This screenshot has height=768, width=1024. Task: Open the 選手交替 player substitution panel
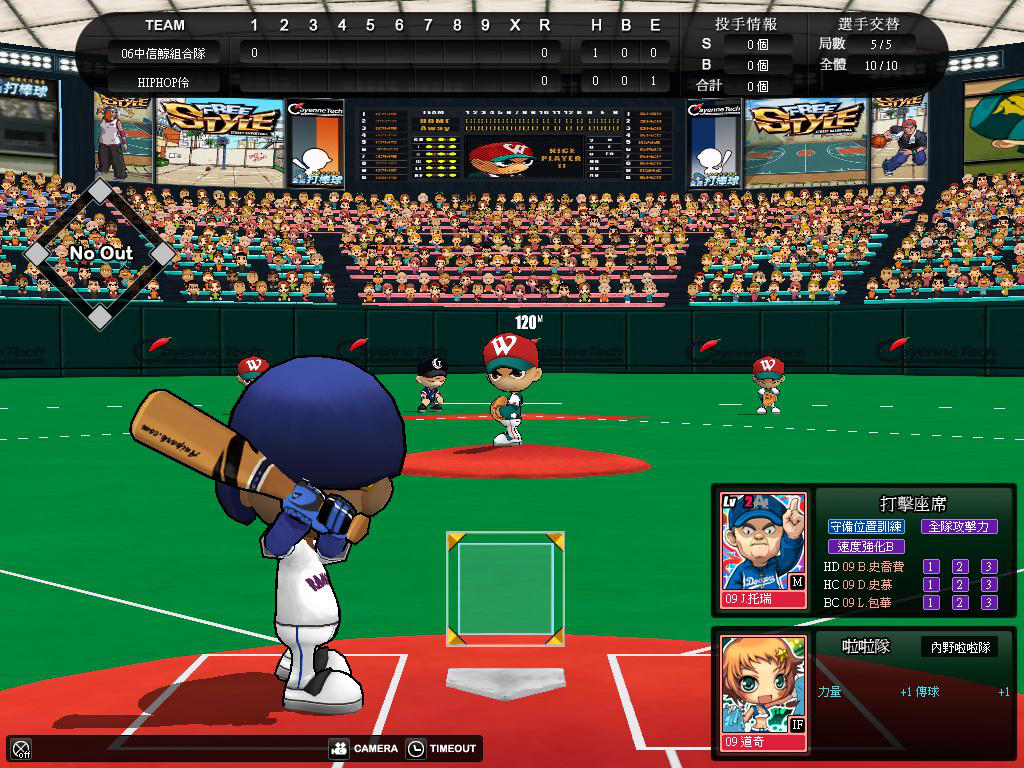click(x=868, y=24)
